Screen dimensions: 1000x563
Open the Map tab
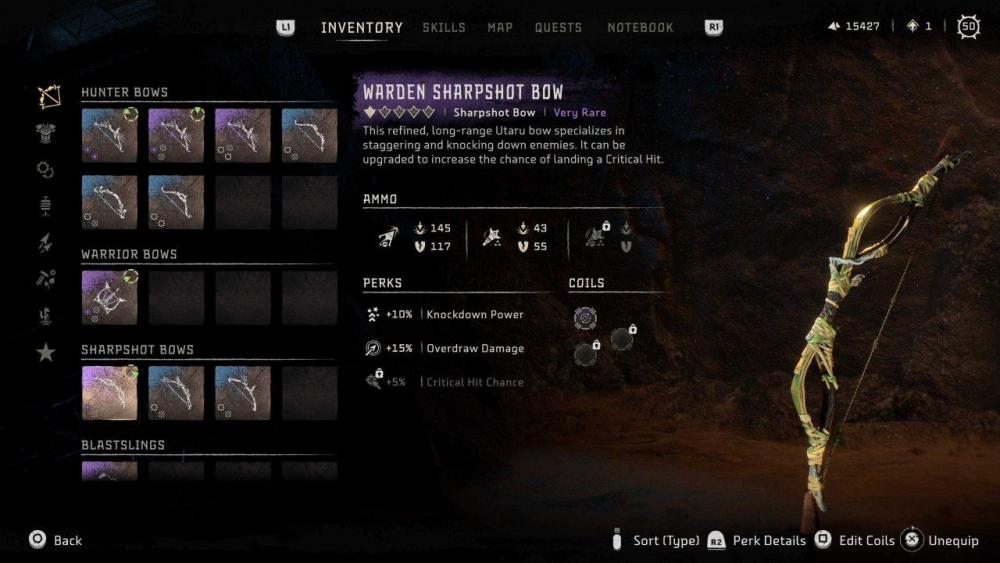(x=500, y=28)
